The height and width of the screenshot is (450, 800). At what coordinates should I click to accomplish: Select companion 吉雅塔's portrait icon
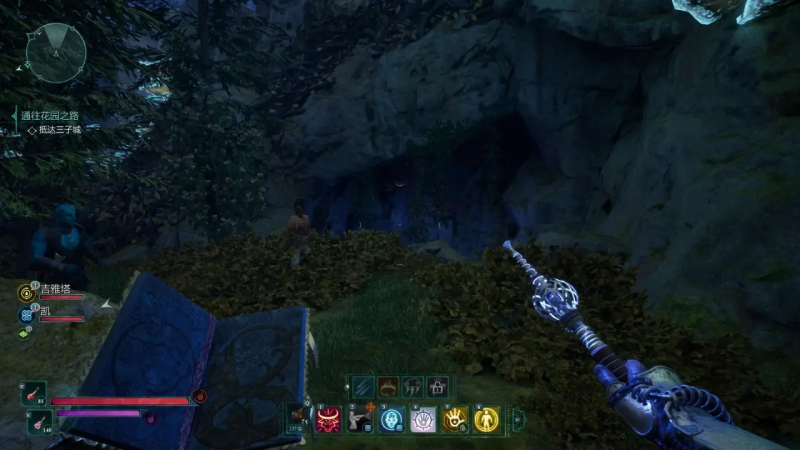point(26,293)
